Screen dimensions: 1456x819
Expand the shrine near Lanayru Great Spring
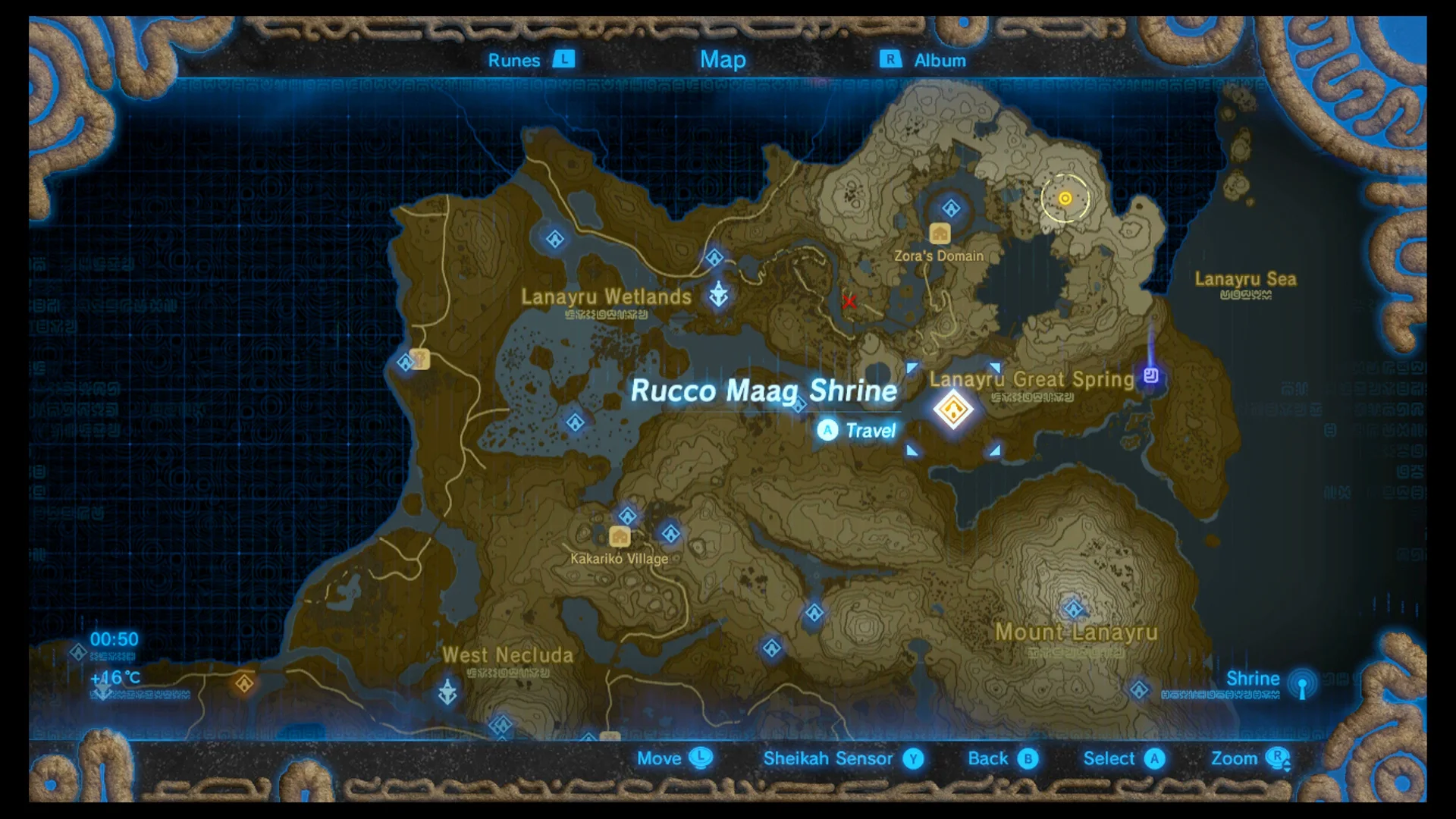(954, 409)
